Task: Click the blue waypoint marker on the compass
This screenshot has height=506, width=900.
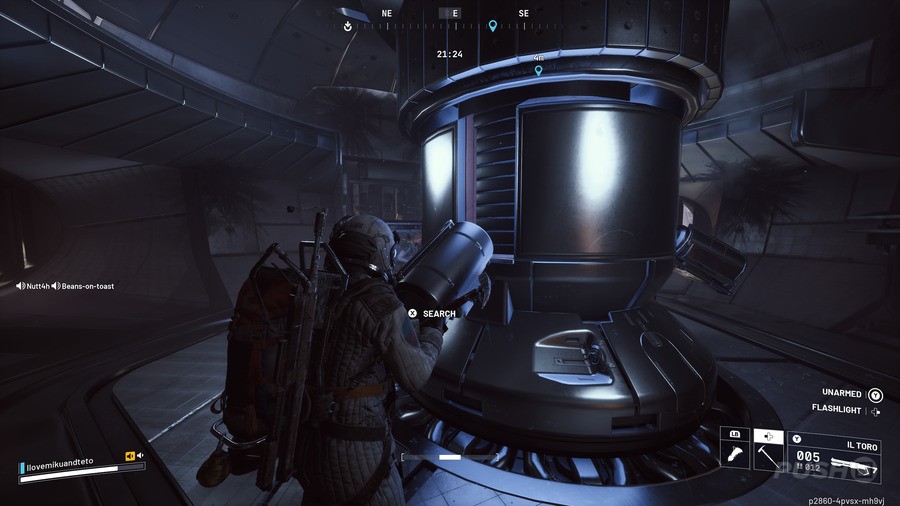Action: pos(492,26)
